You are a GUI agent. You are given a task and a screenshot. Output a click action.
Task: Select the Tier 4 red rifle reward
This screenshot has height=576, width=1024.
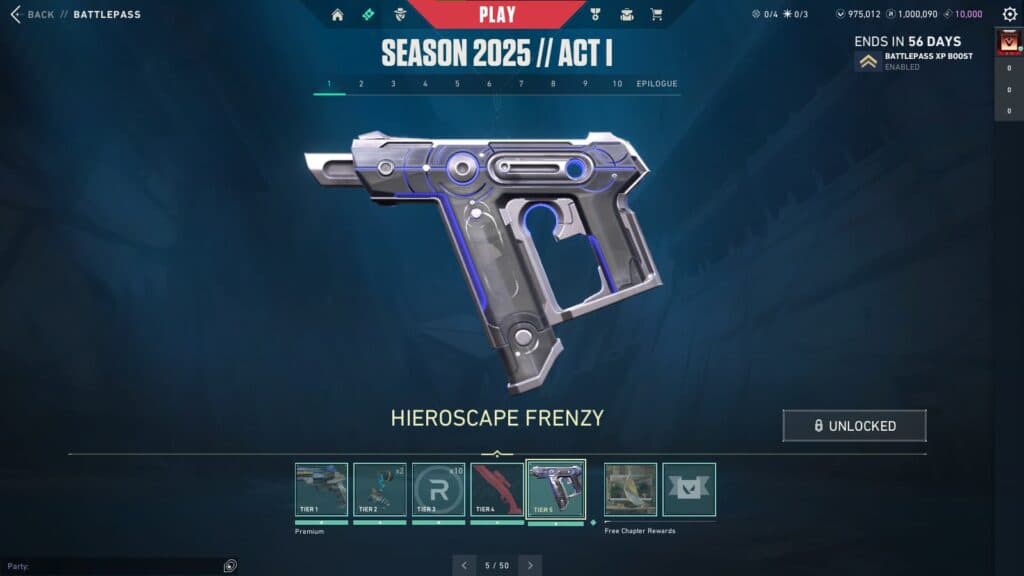click(x=497, y=489)
